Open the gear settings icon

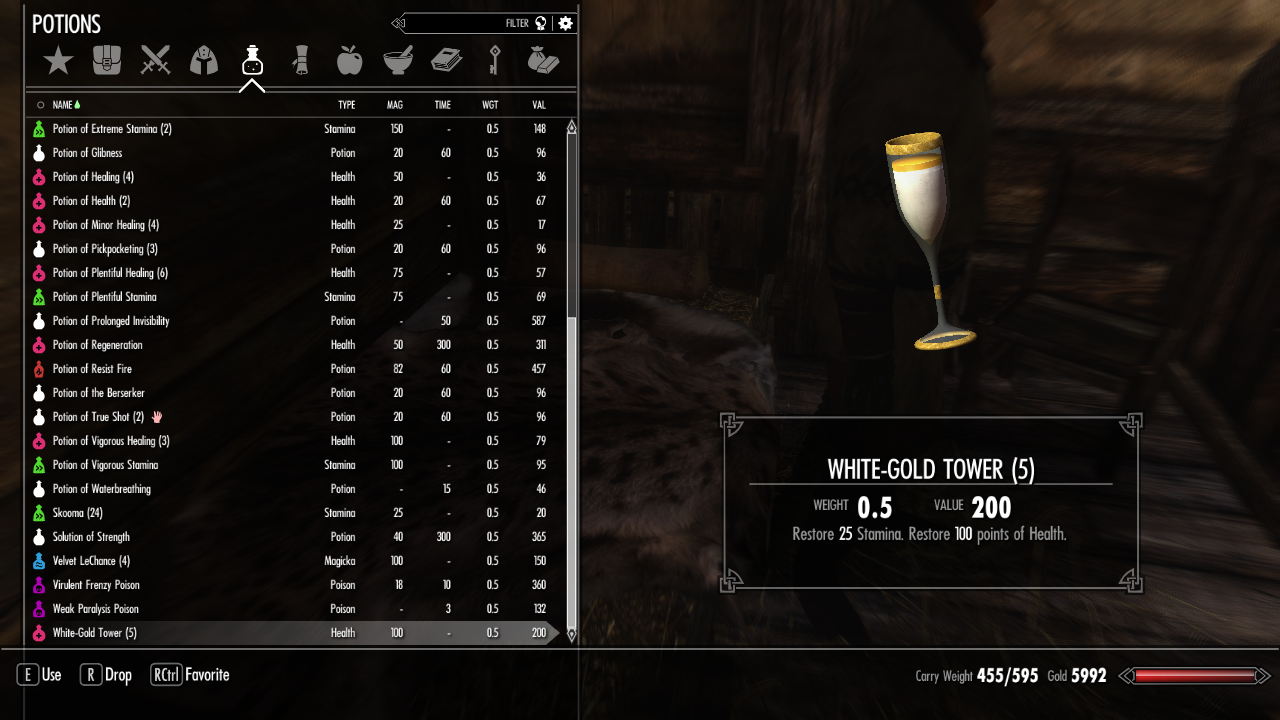[x=566, y=23]
